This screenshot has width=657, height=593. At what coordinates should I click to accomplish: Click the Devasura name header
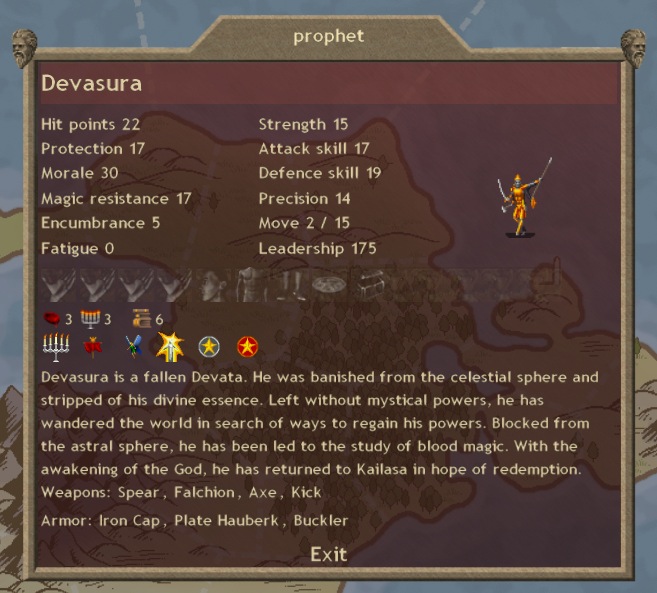click(x=92, y=84)
